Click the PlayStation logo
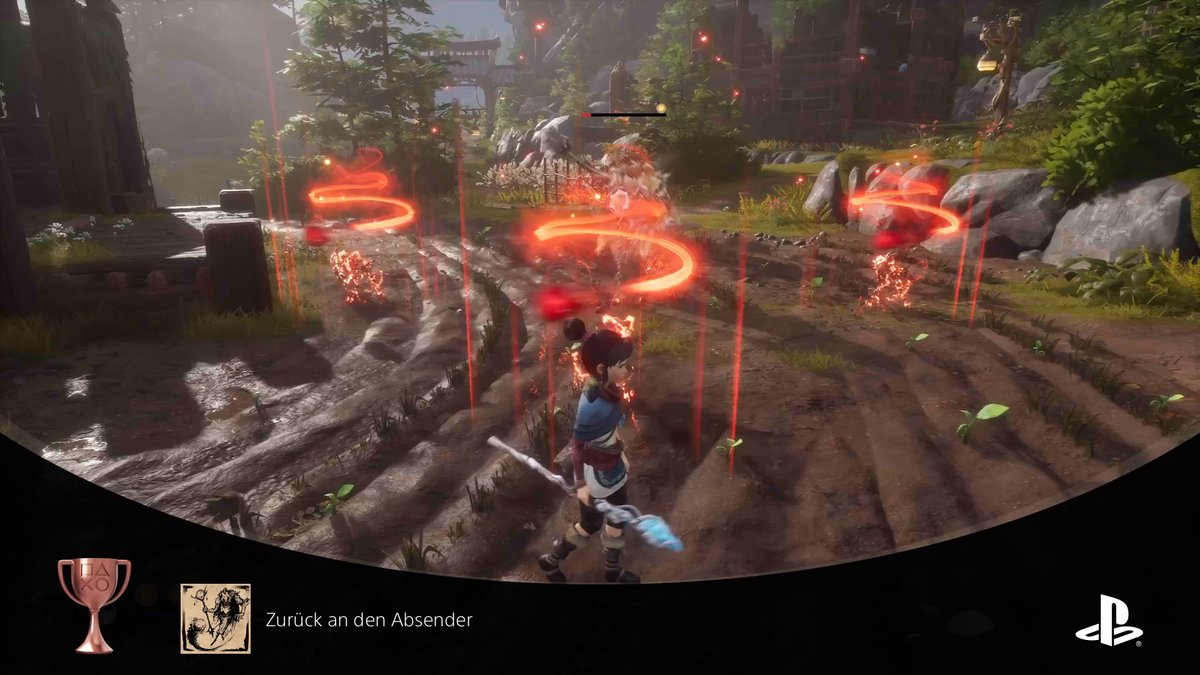This screenshot has width=1200, height=675. pyautogui.click(x=1109, y=620)
